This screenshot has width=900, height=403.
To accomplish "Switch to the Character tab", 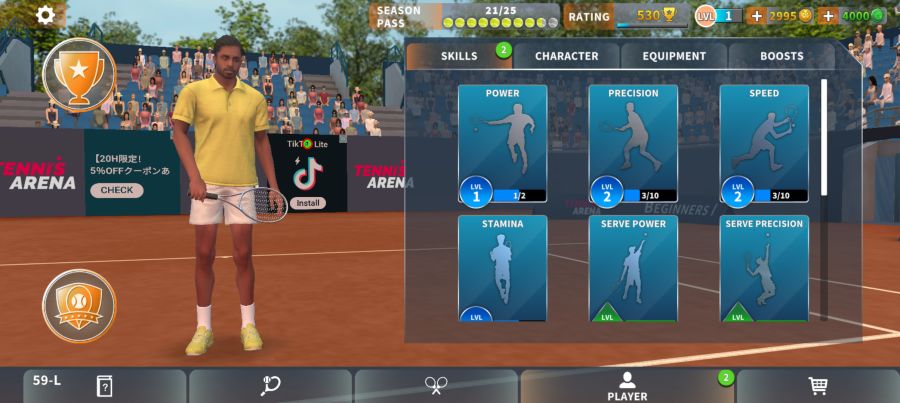I will [566, 56].
